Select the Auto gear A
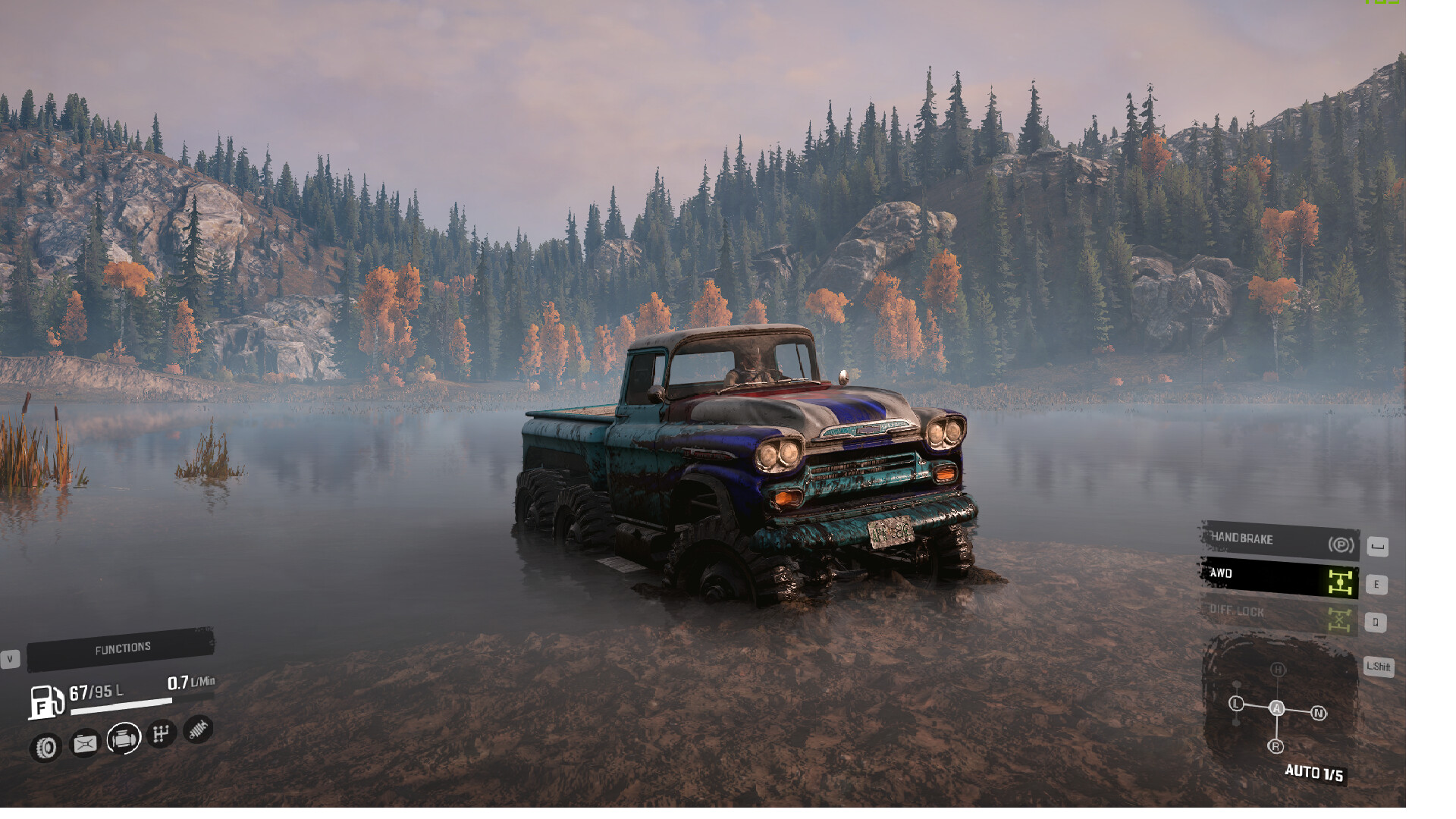This screenshot has height=819, width=1456. [x=1277, y=708]
